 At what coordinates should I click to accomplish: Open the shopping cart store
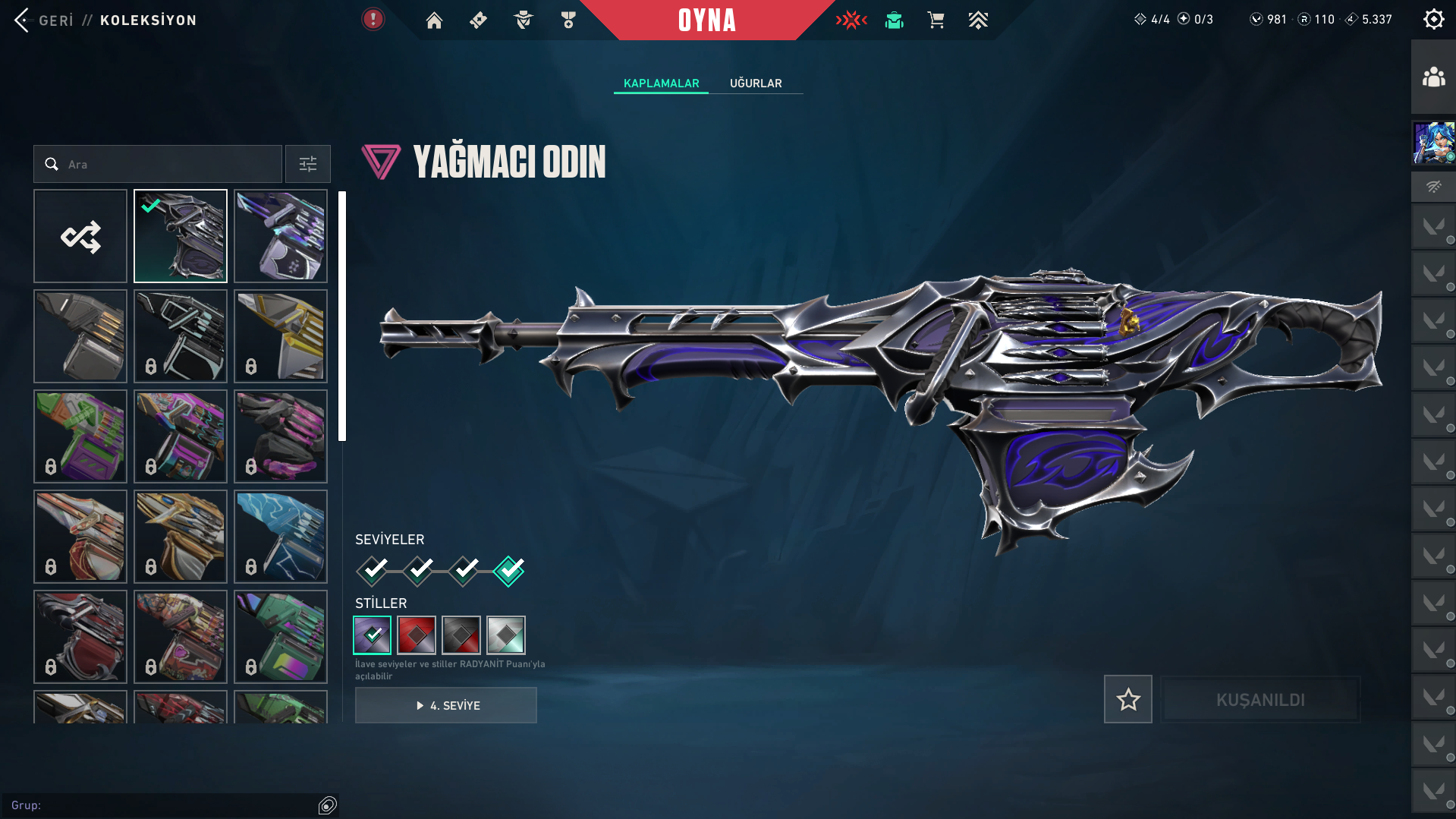click(x=936, y=20)
